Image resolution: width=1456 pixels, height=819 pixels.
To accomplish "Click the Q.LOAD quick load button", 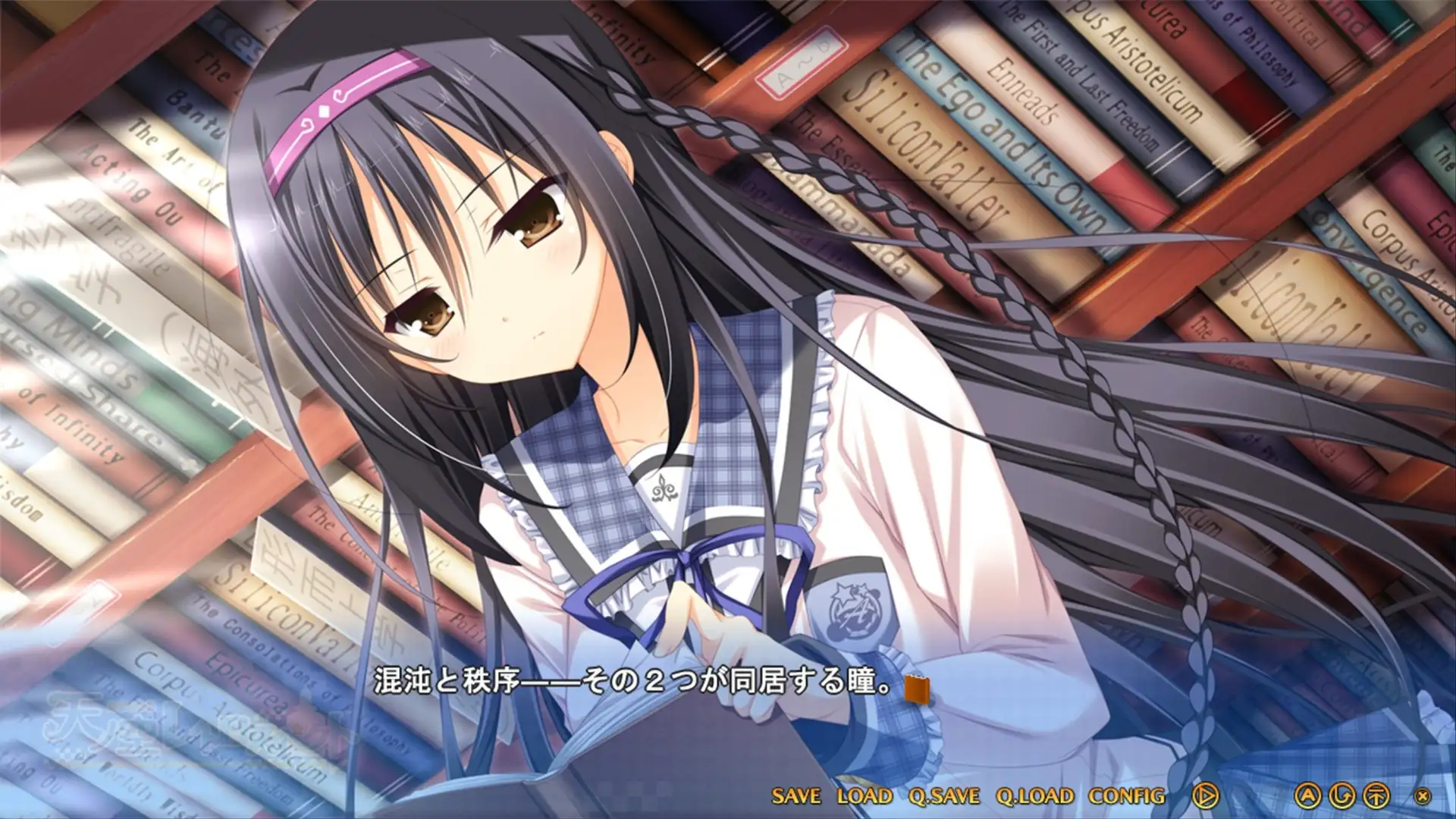I will (x=1034, y=796).
